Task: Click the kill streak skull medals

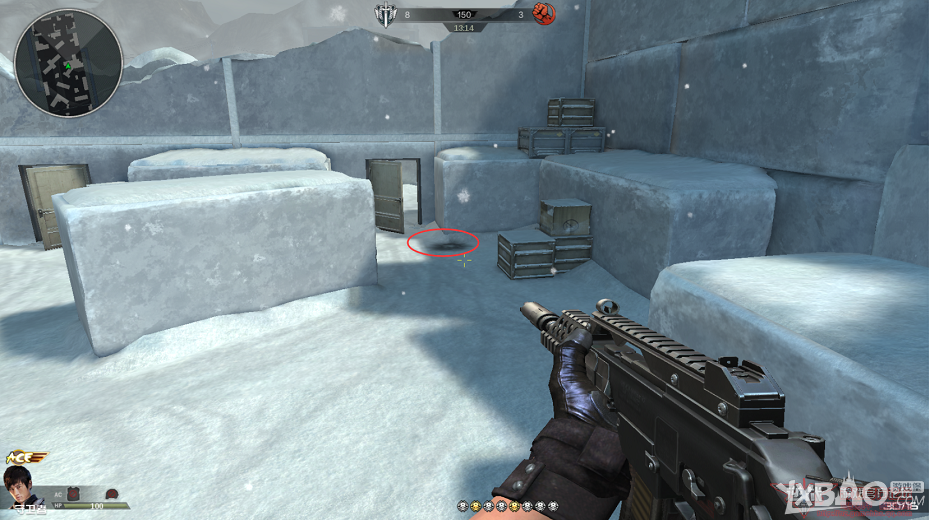Action: (506, 507)
